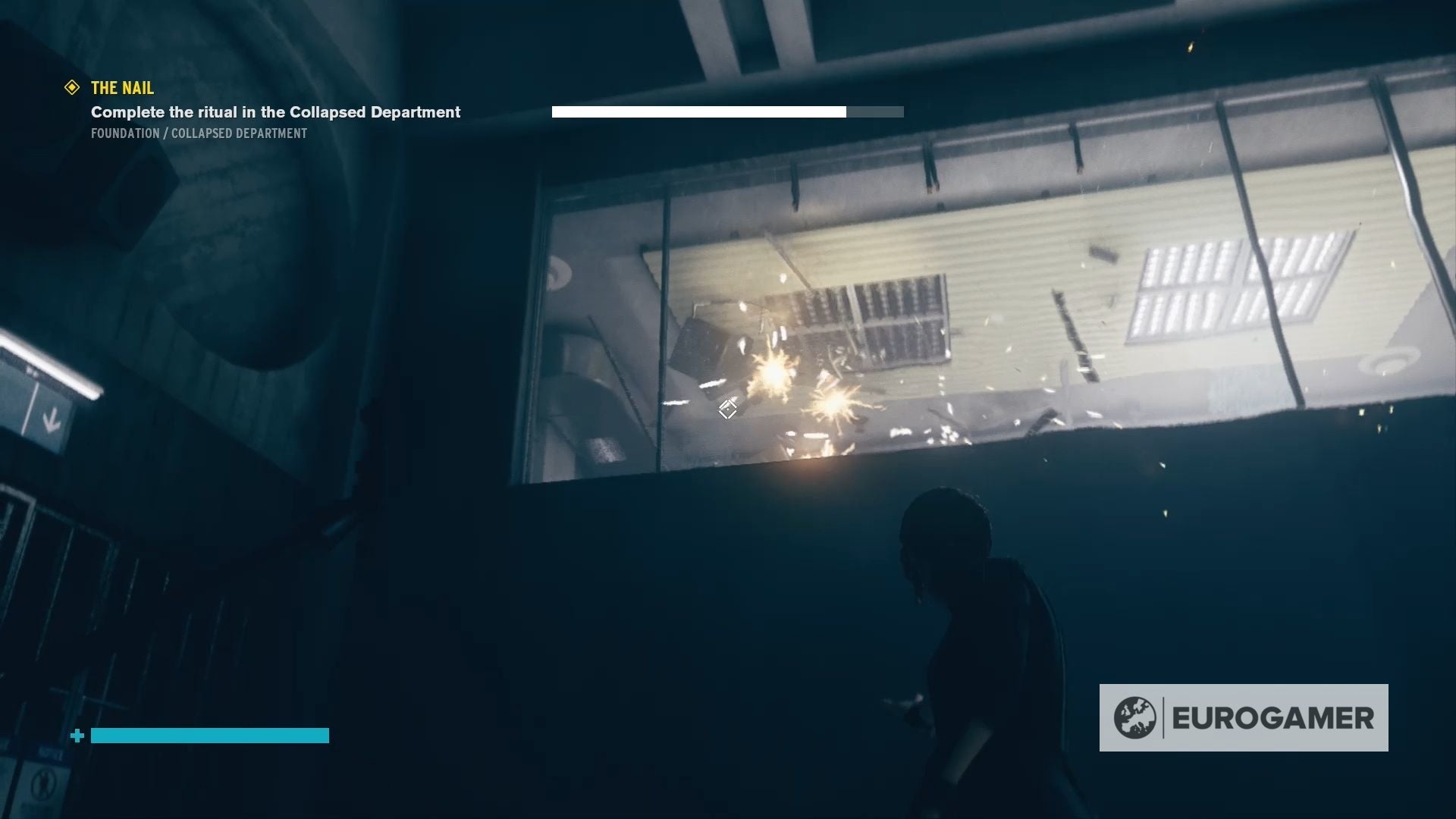Click the pedestrian figure on the notice sign
Image resolution: width=1456 pixels, height=819 pixels.
click(42, 783)
